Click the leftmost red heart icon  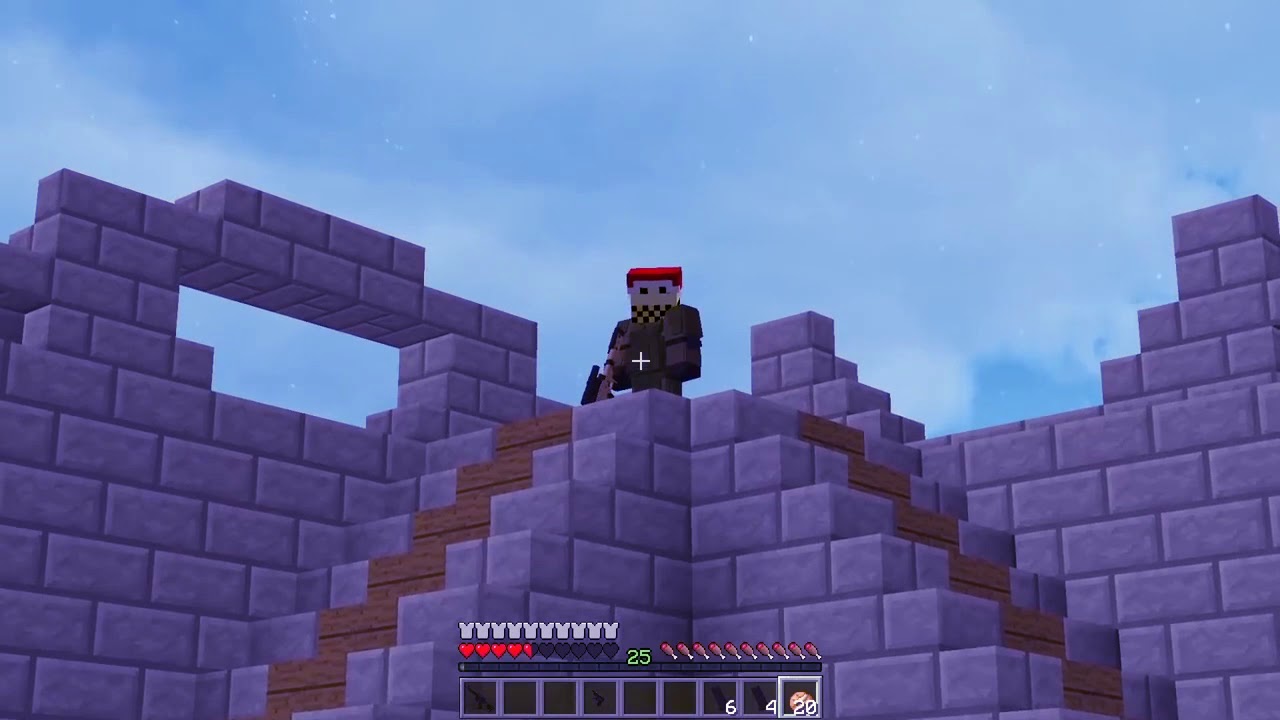pos(466,649)
